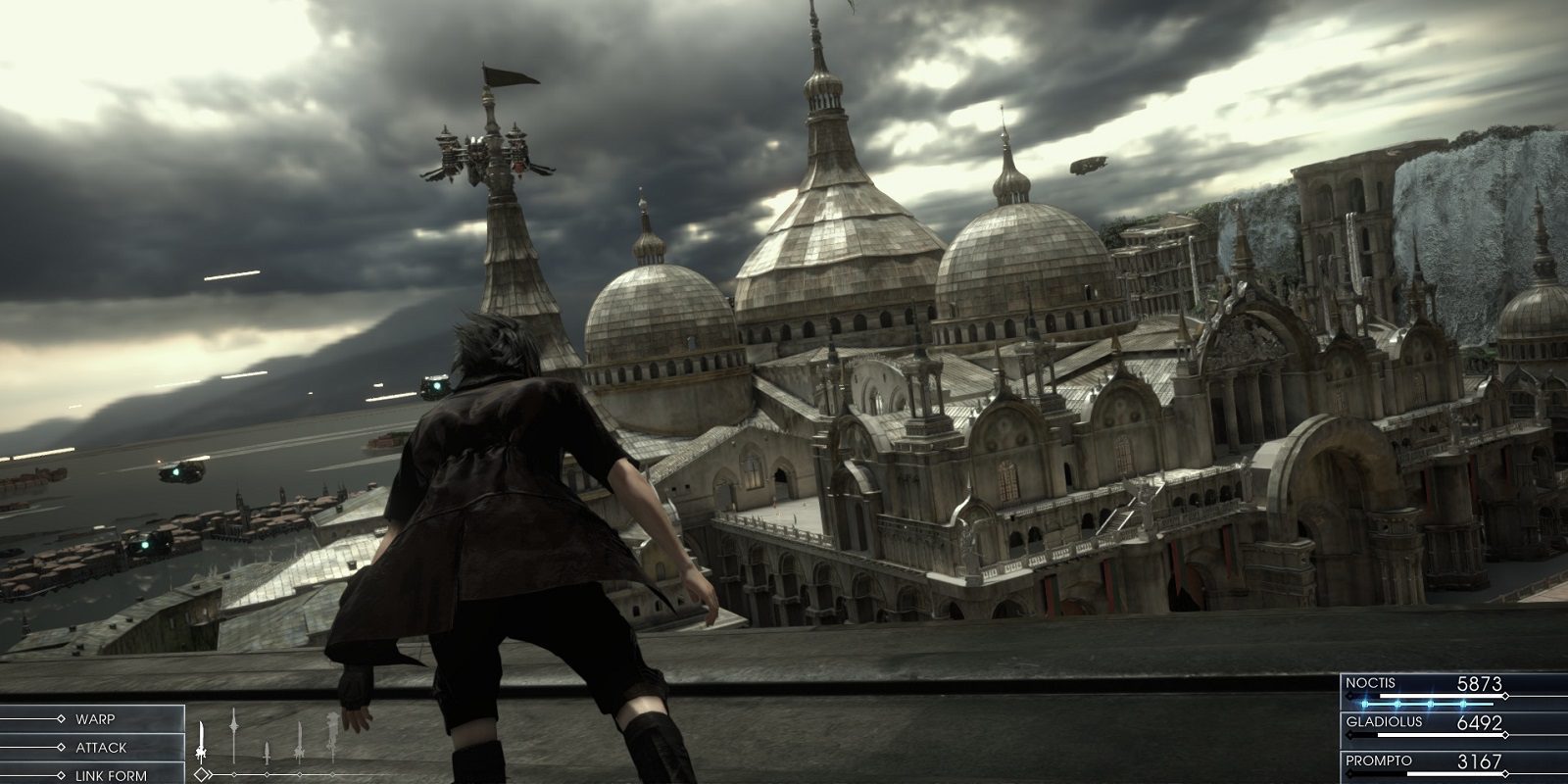The height and width of the screenshot is (784, 1568).
Task: Select the lance weapon icon
Action: tap(233, 735)
